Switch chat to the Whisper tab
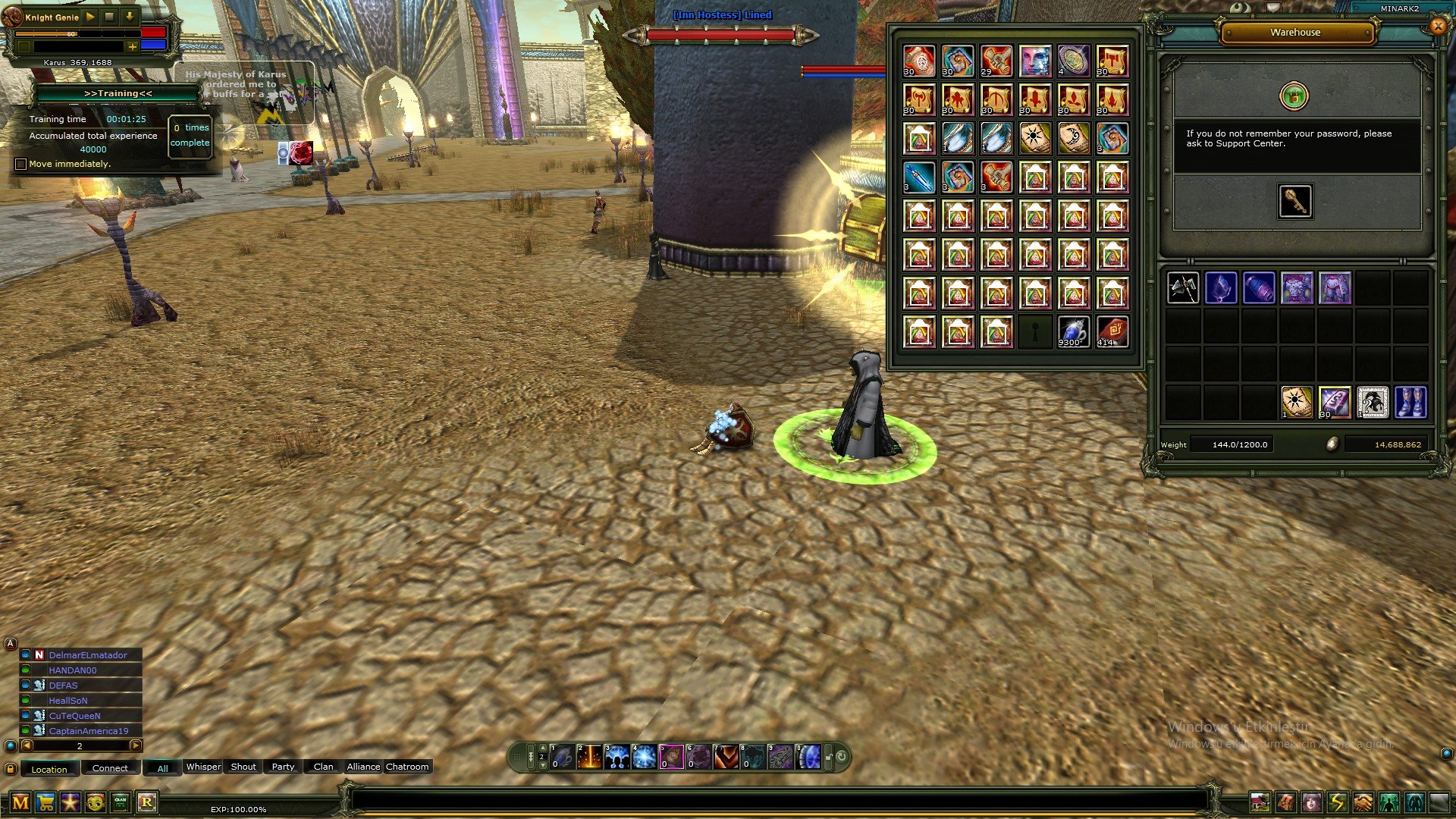The width and height of the screenshot is (1456, 819). tap(203, 767)
